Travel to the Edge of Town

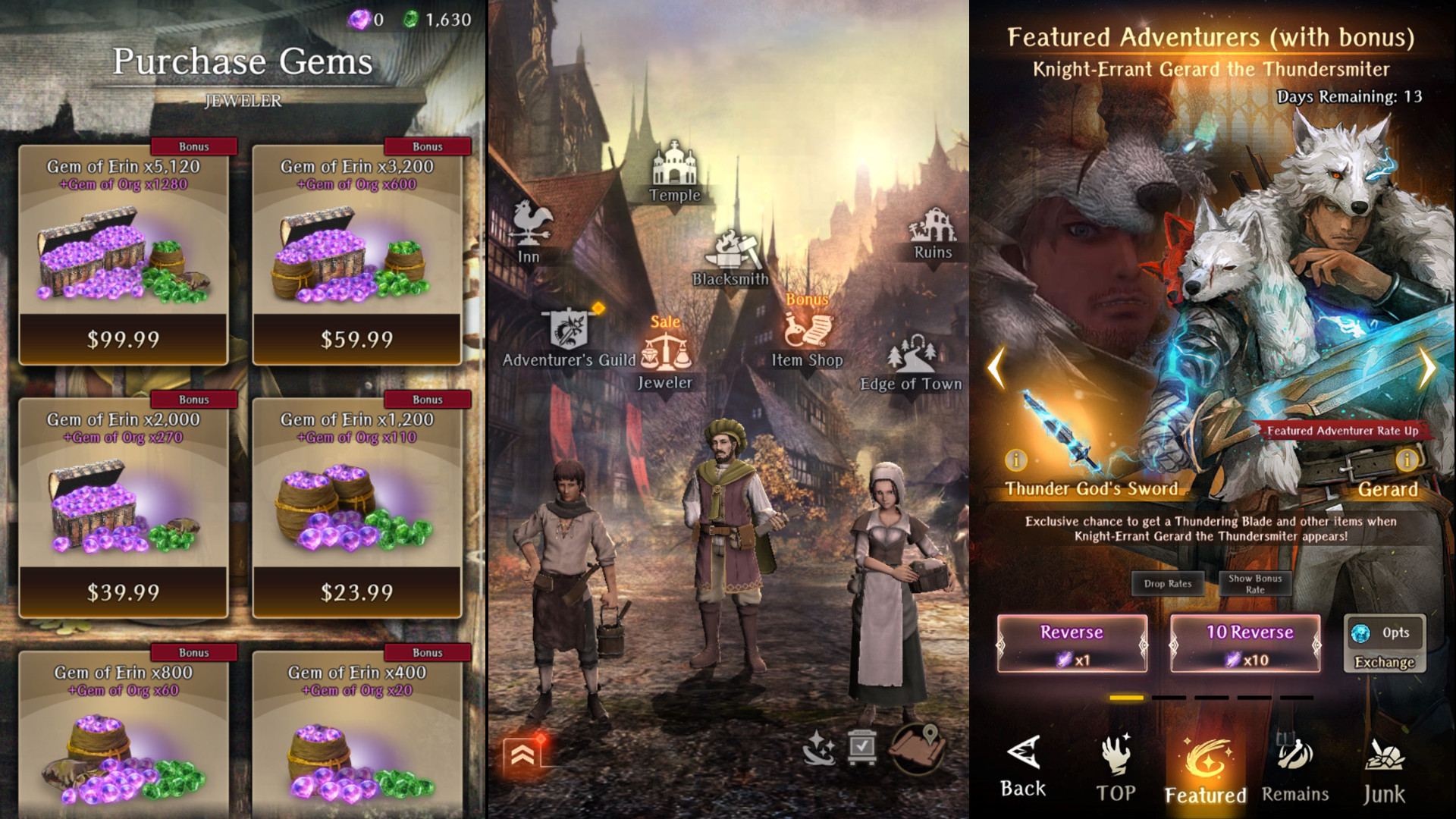pos(911,363)
